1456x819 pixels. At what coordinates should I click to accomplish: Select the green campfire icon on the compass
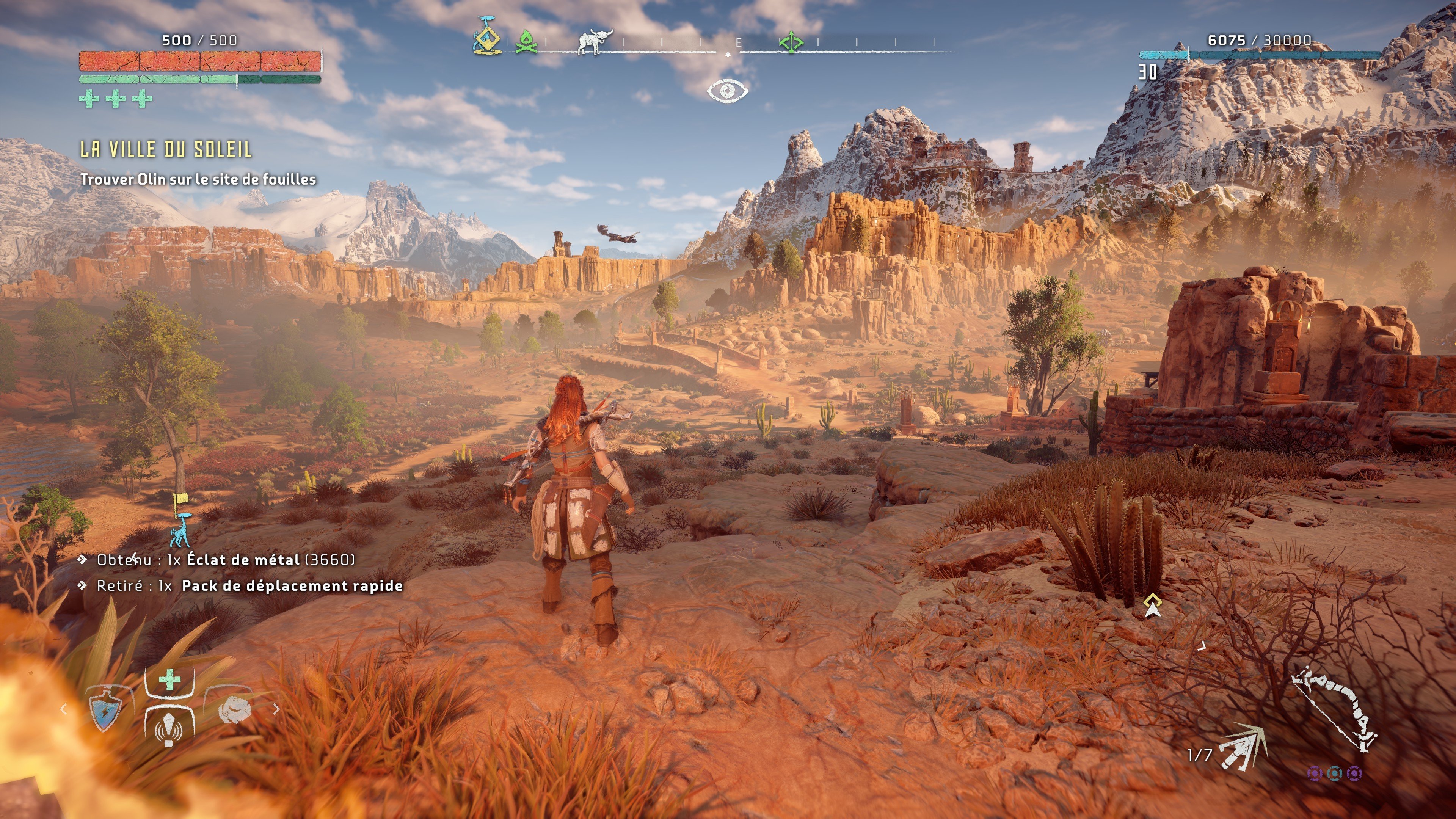pyautogui.click(x=527, y=42)
